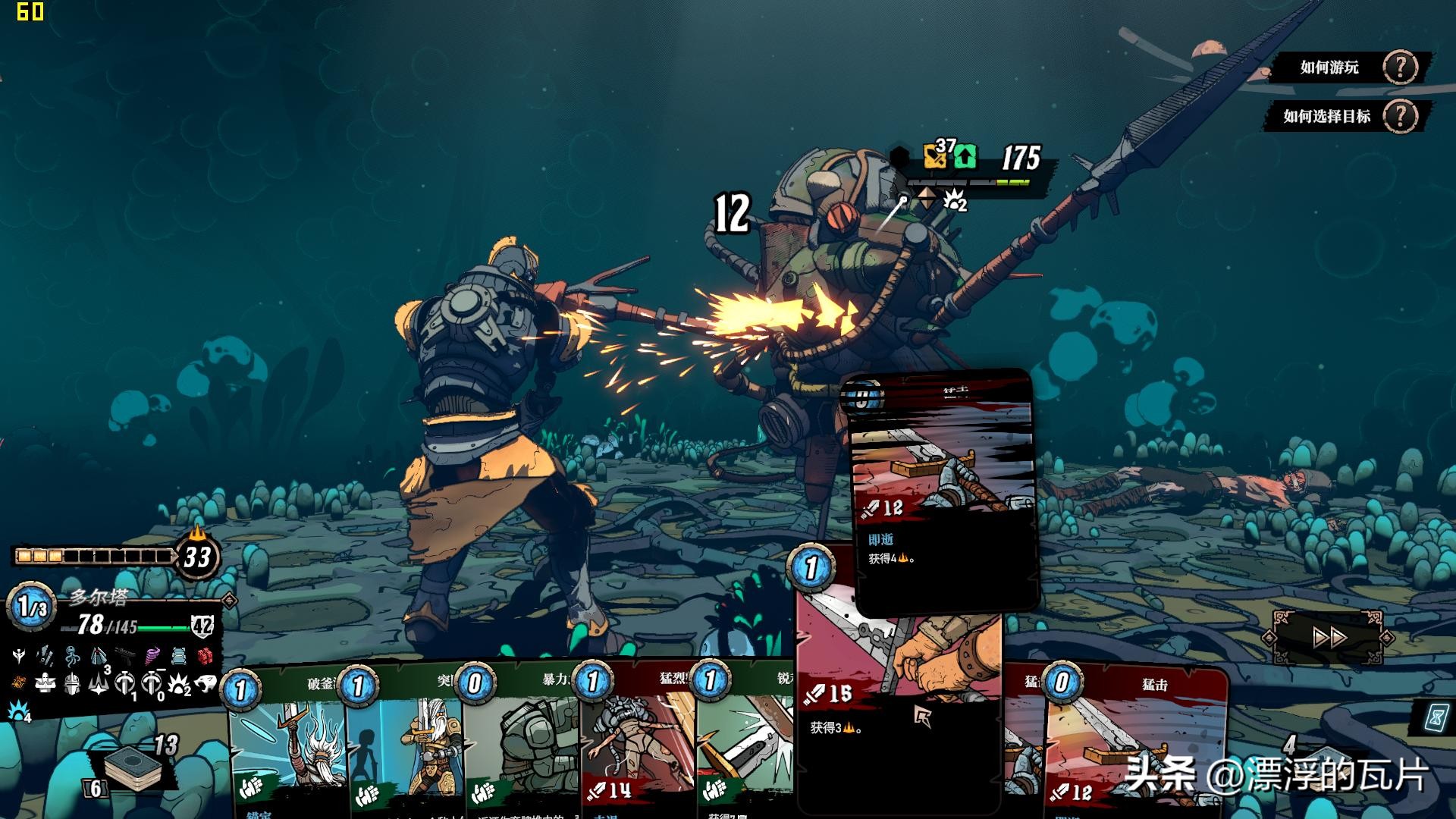Inspect the backpack relic icon
The height and width of the screenshot is (819, 1456).
178,655
